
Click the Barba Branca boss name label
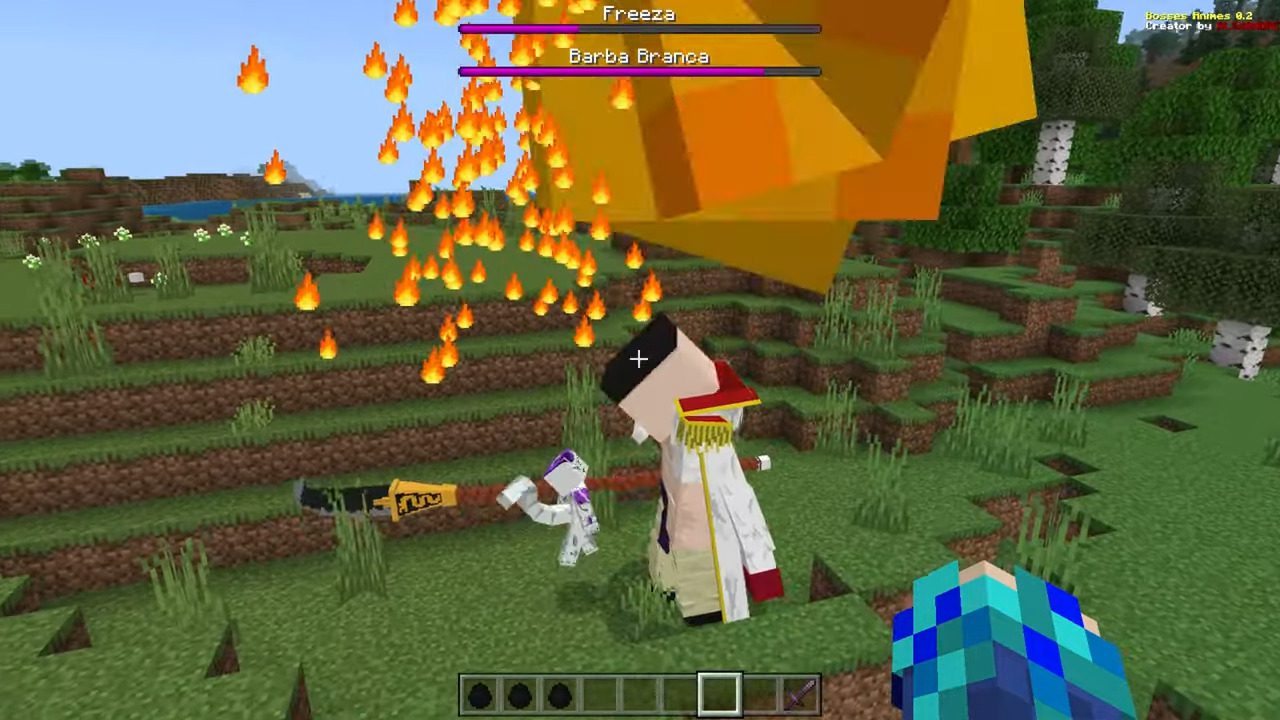tap(639, 57)
